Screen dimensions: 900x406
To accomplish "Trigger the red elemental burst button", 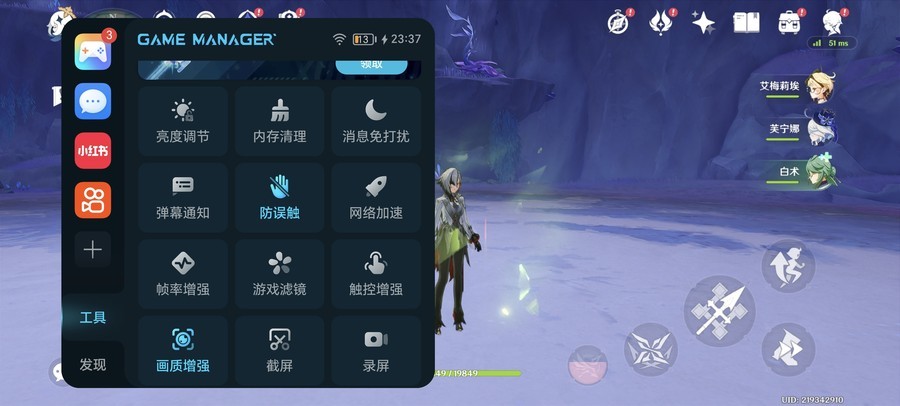I will point(587,366).
